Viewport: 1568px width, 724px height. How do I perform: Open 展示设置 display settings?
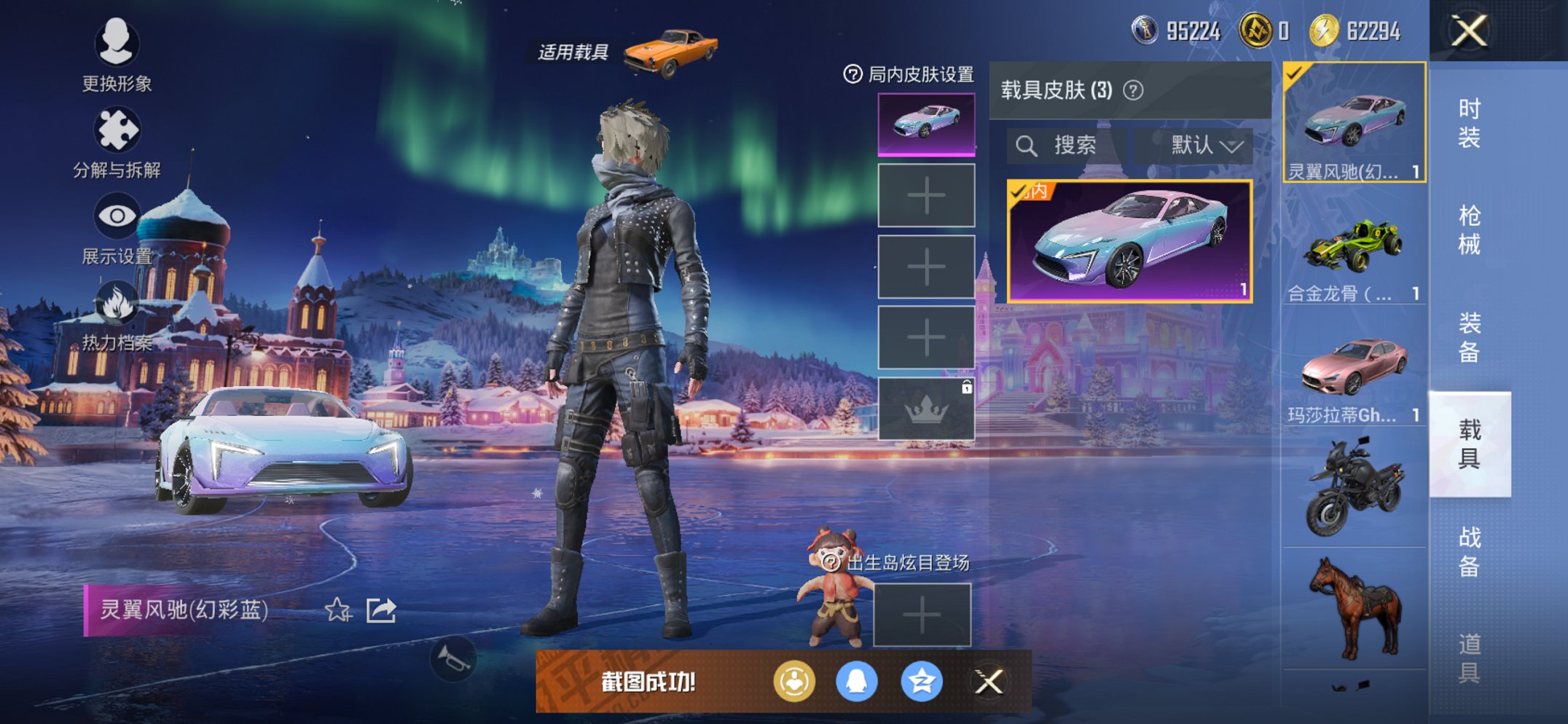click(x=117, y=216)
